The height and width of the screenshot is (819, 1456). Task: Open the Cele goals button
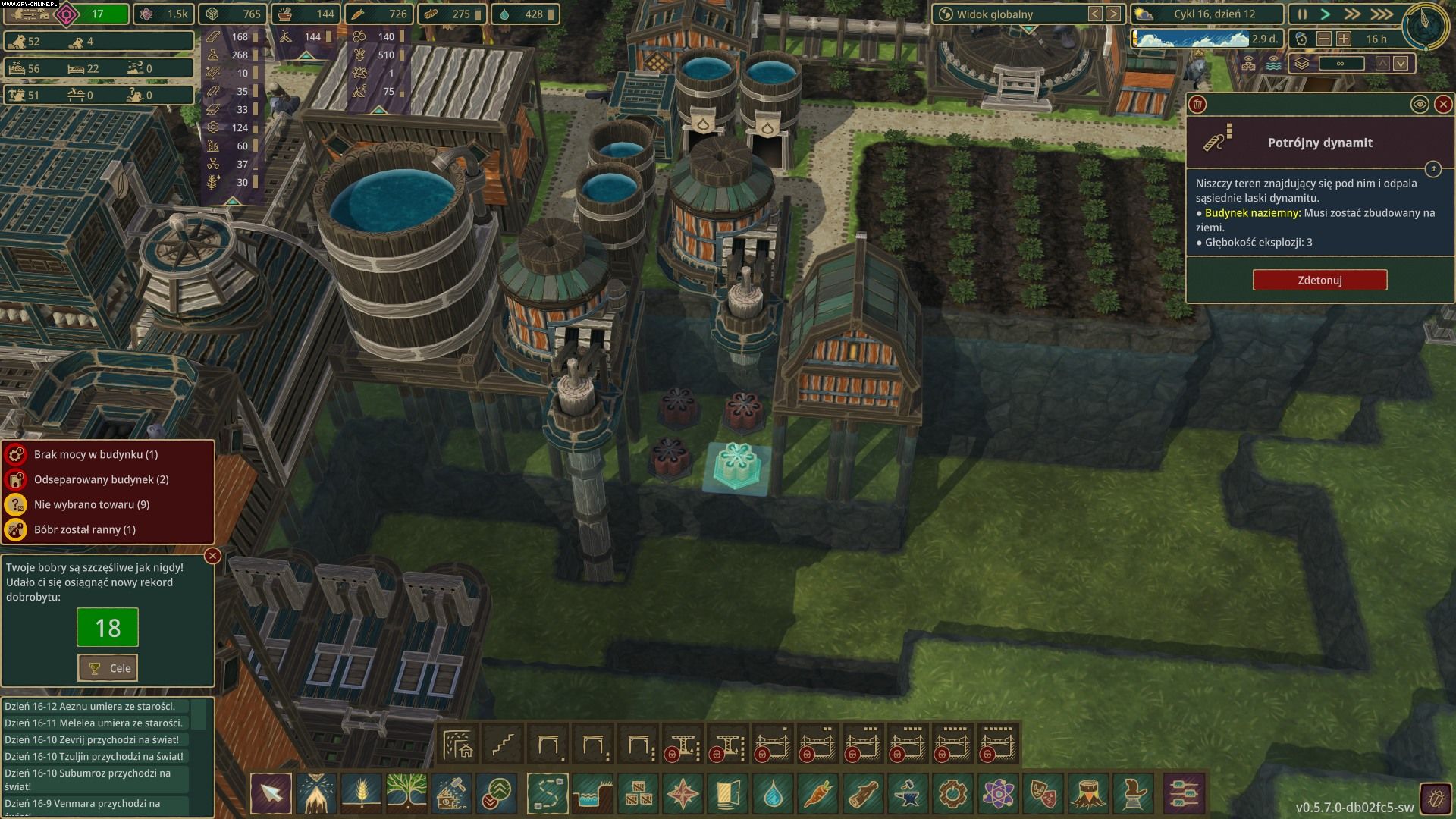coord(108,668)
